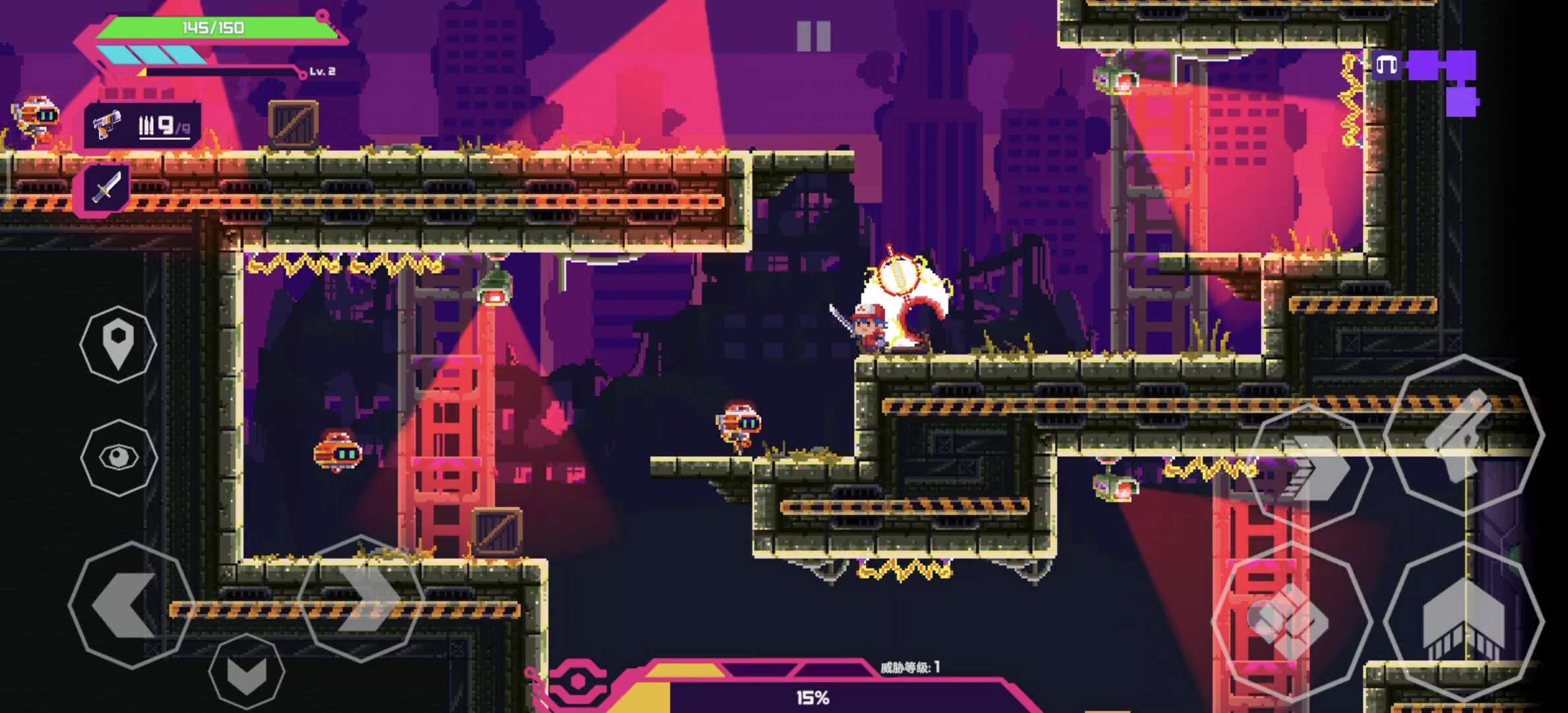Tap the down arrow control
Image resolution: width=1568 pixels, height=713 pixels.
click(x=247, y=673)
